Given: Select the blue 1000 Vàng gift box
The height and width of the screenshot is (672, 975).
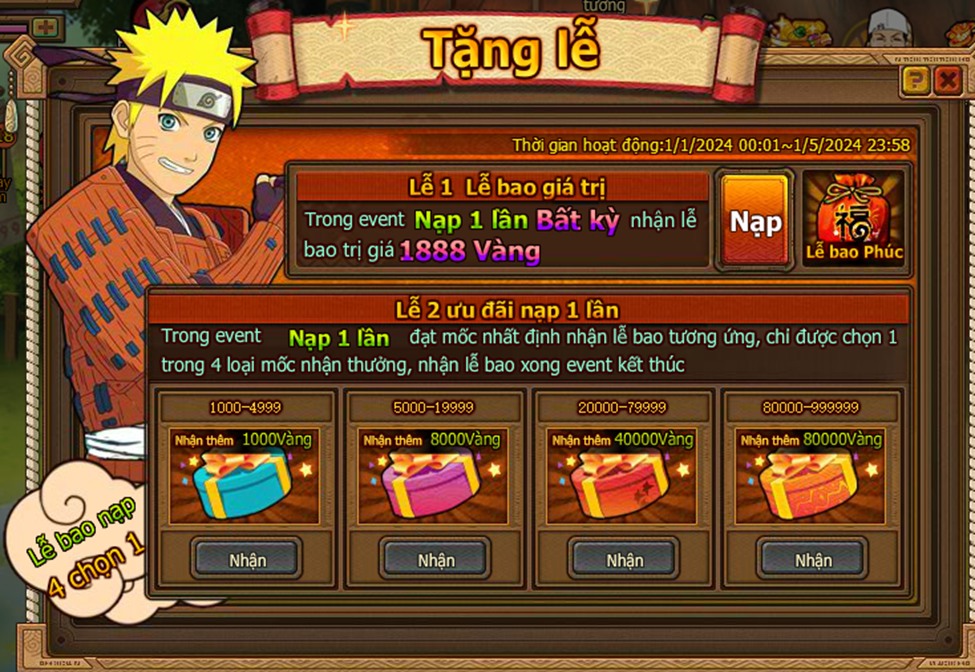Looking at the screenshot, I should (x=245, y=483).
